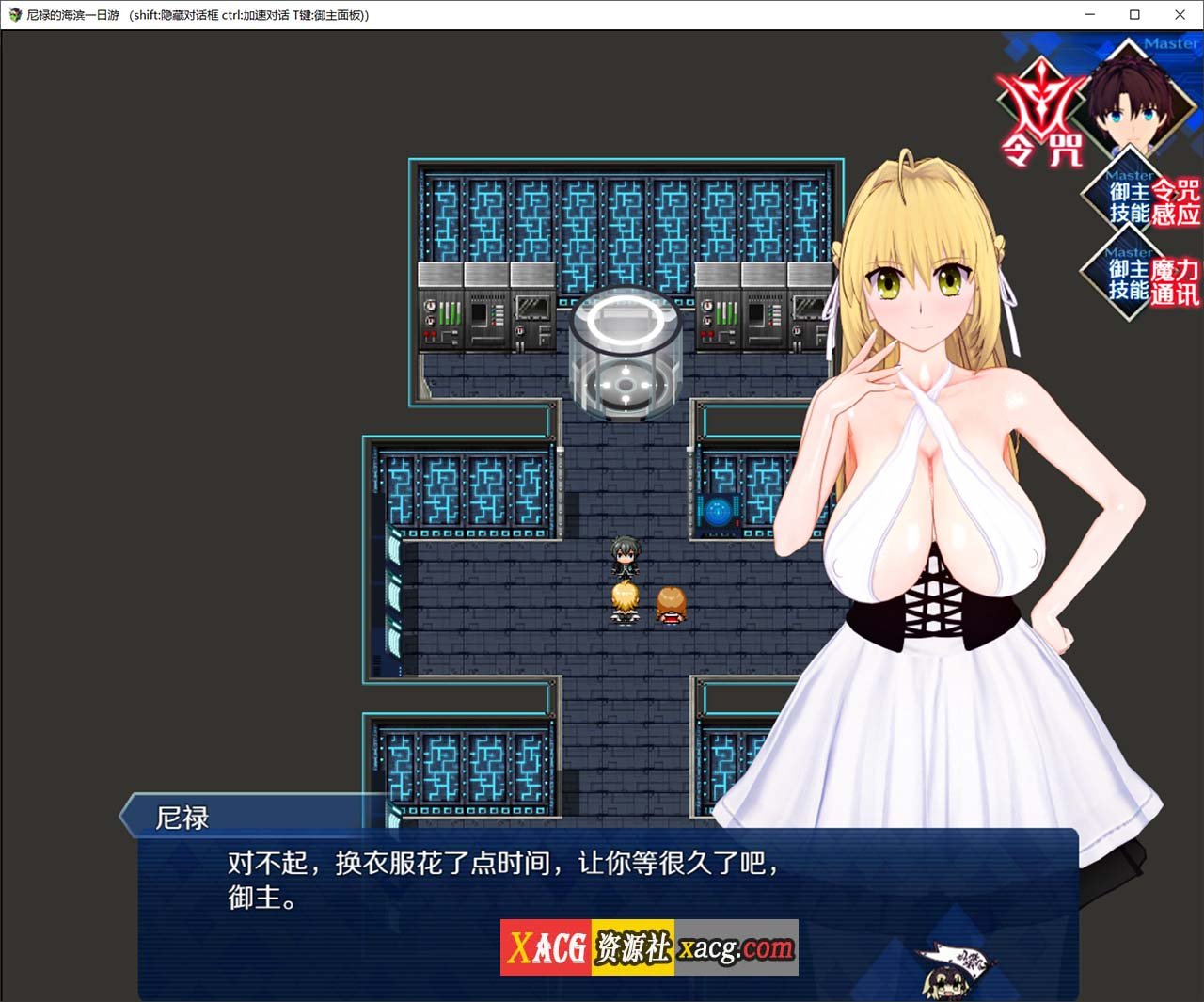Select Nero's blonde sprite near the protagonist
Image resolution: width=1204 pixels, height=1002 pixels.
(625, 602)
